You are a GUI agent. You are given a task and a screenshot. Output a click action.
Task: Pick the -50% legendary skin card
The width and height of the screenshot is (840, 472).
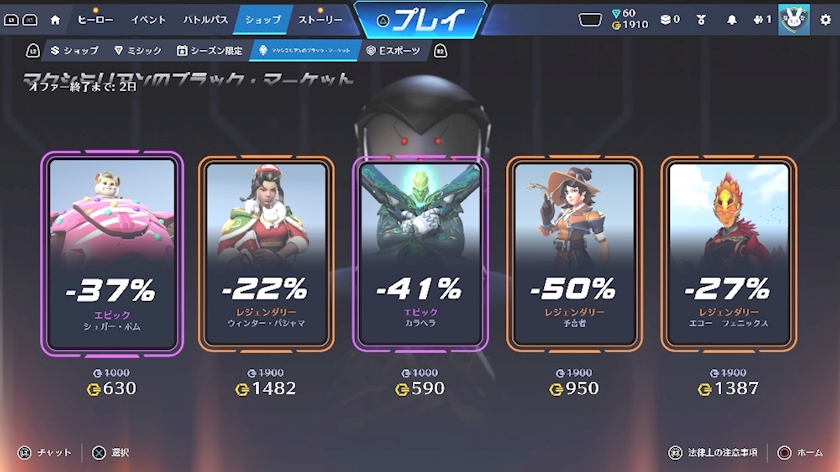[574, 253]
